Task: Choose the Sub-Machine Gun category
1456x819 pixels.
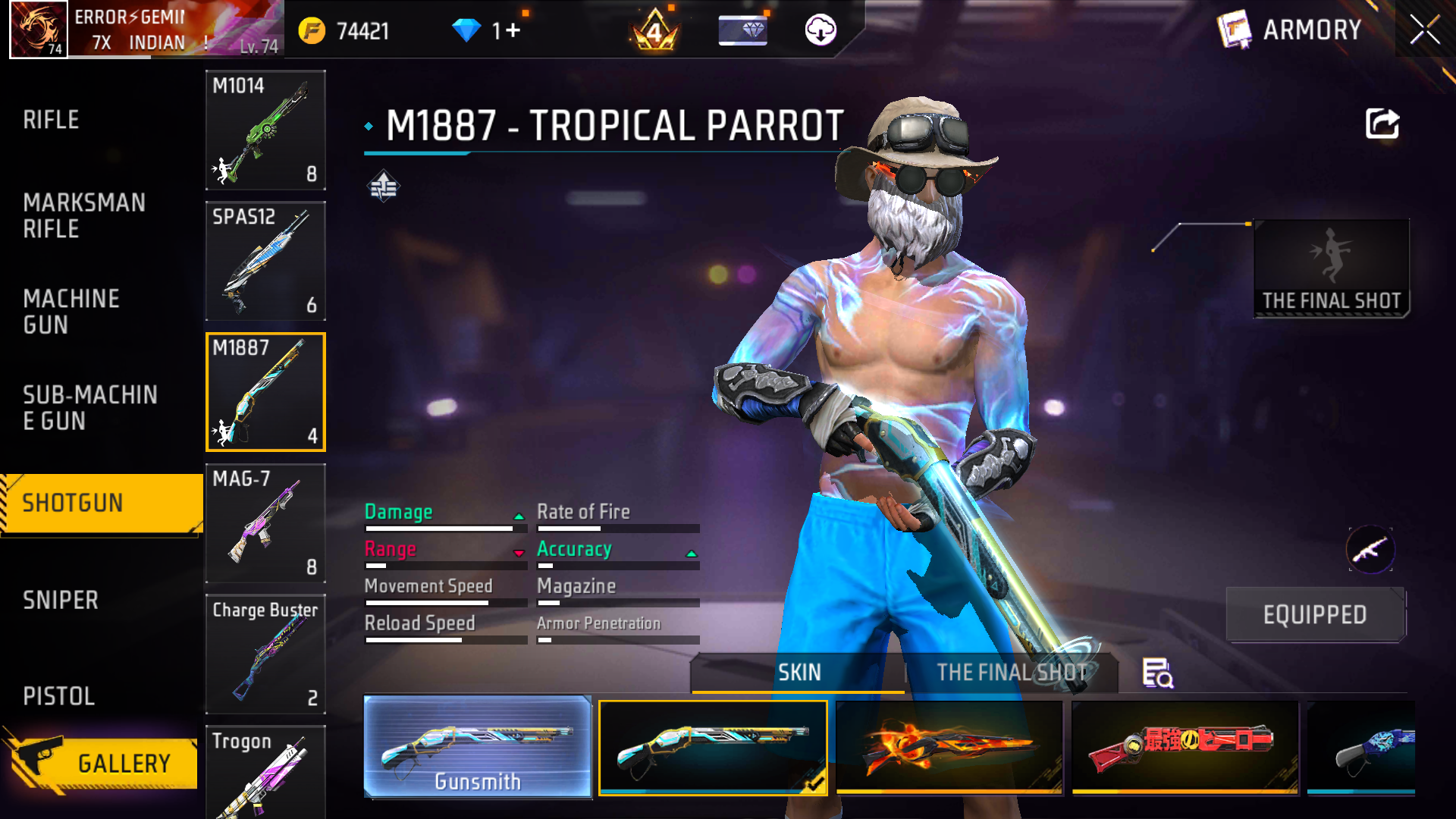Action: (x=89, y=407)
